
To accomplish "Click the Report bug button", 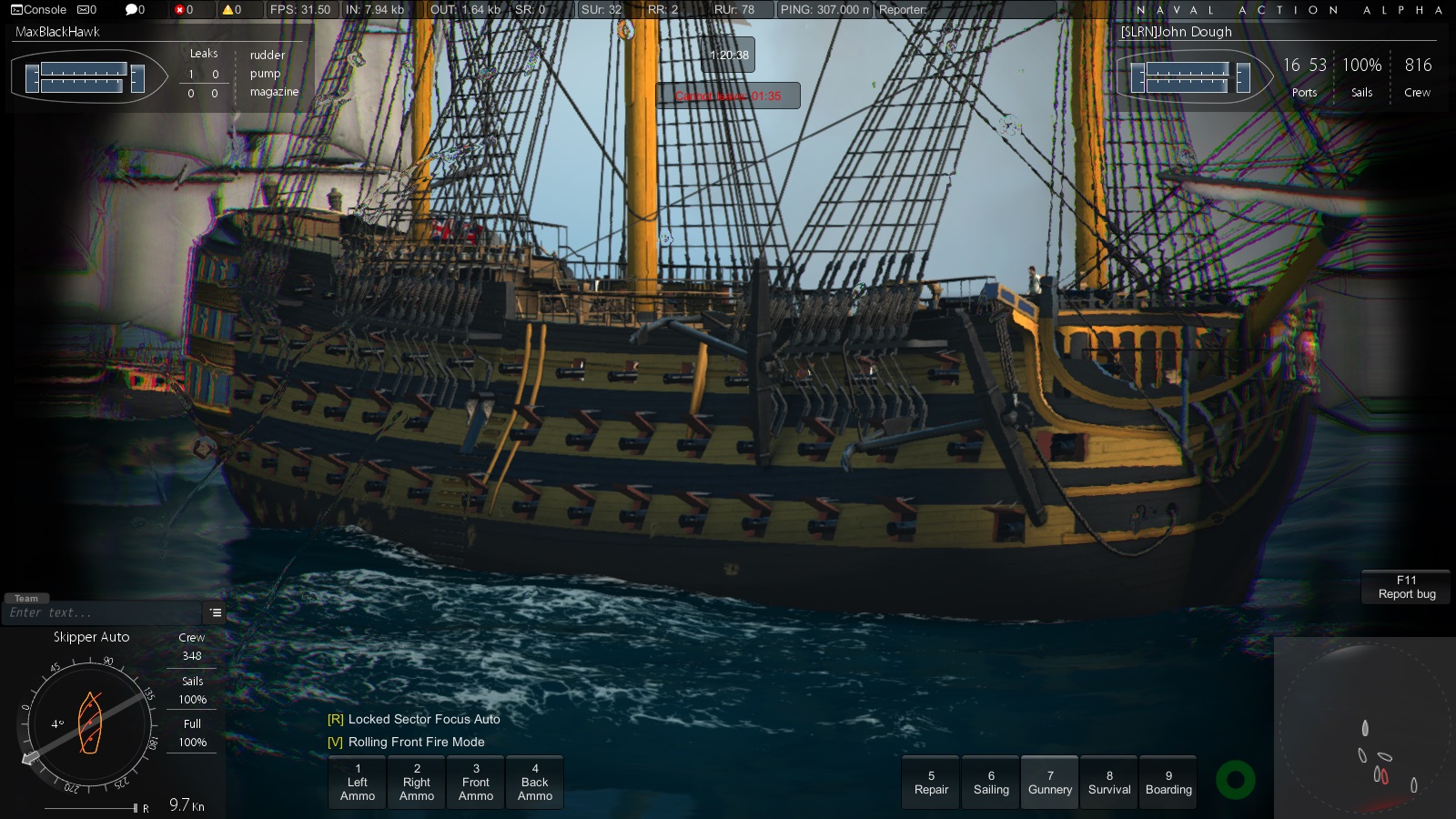I will tap(1406, 587).
